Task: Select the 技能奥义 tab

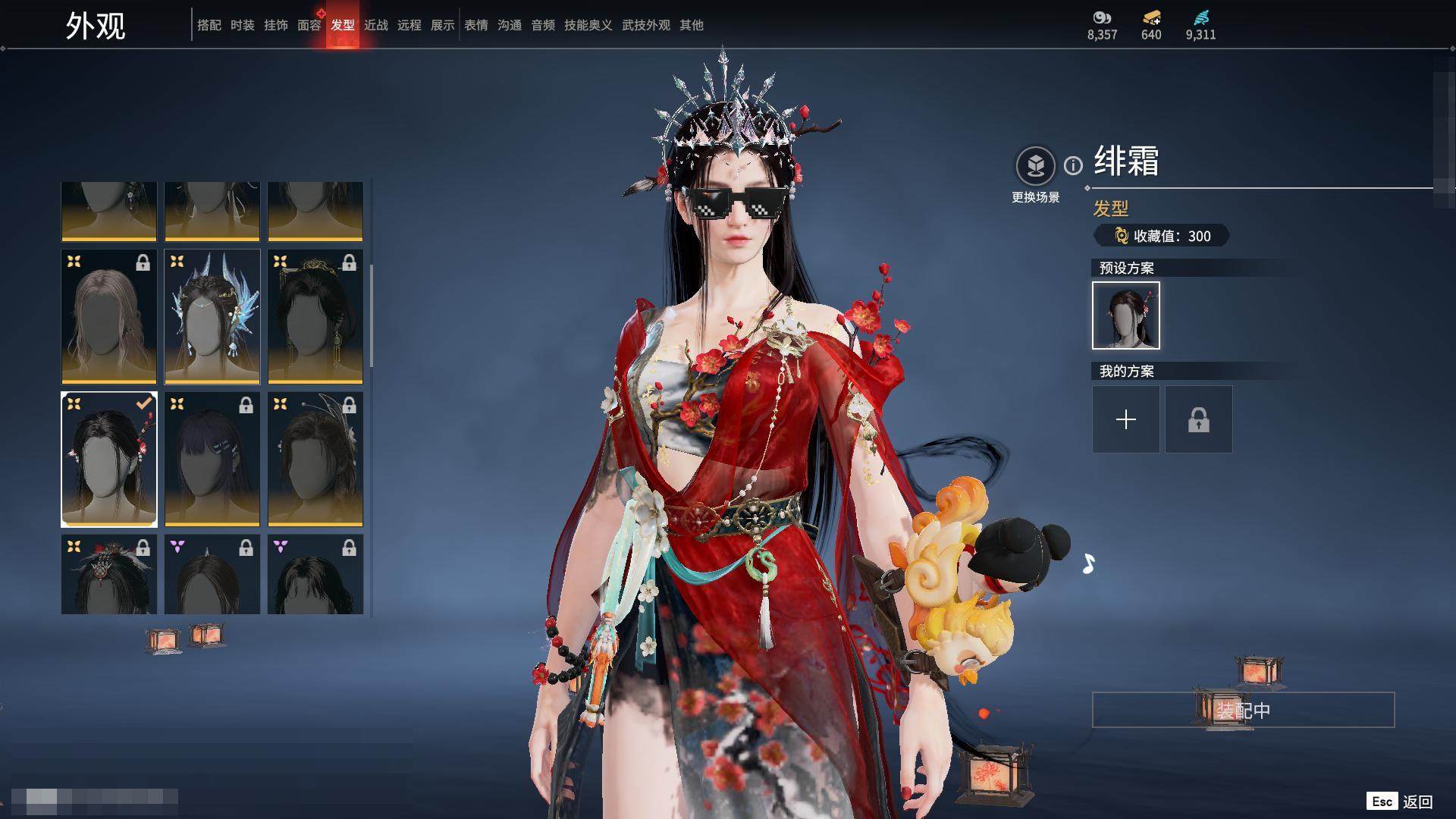Action: point(588,25)
